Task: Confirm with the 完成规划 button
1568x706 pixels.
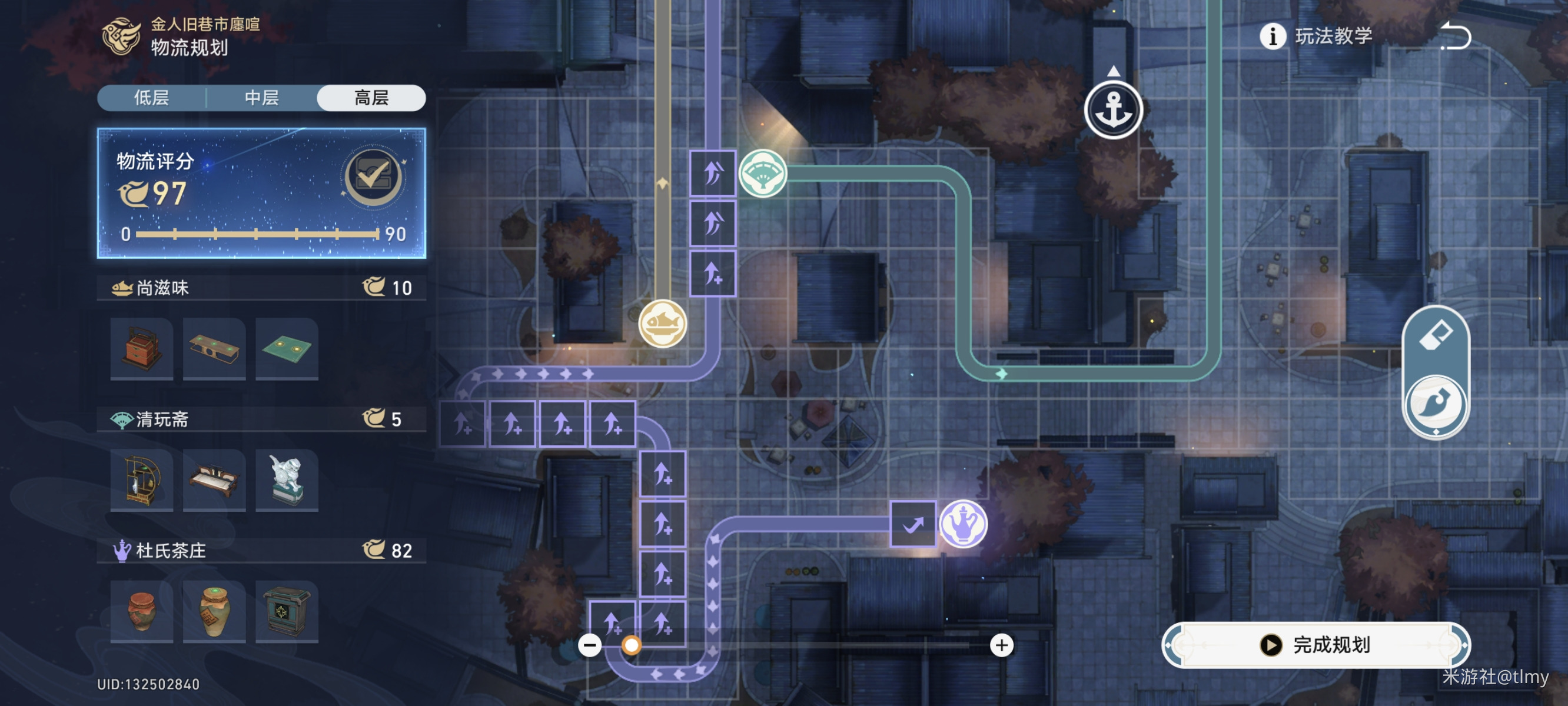Action: pyautogui.click(x=1316, y=645)
